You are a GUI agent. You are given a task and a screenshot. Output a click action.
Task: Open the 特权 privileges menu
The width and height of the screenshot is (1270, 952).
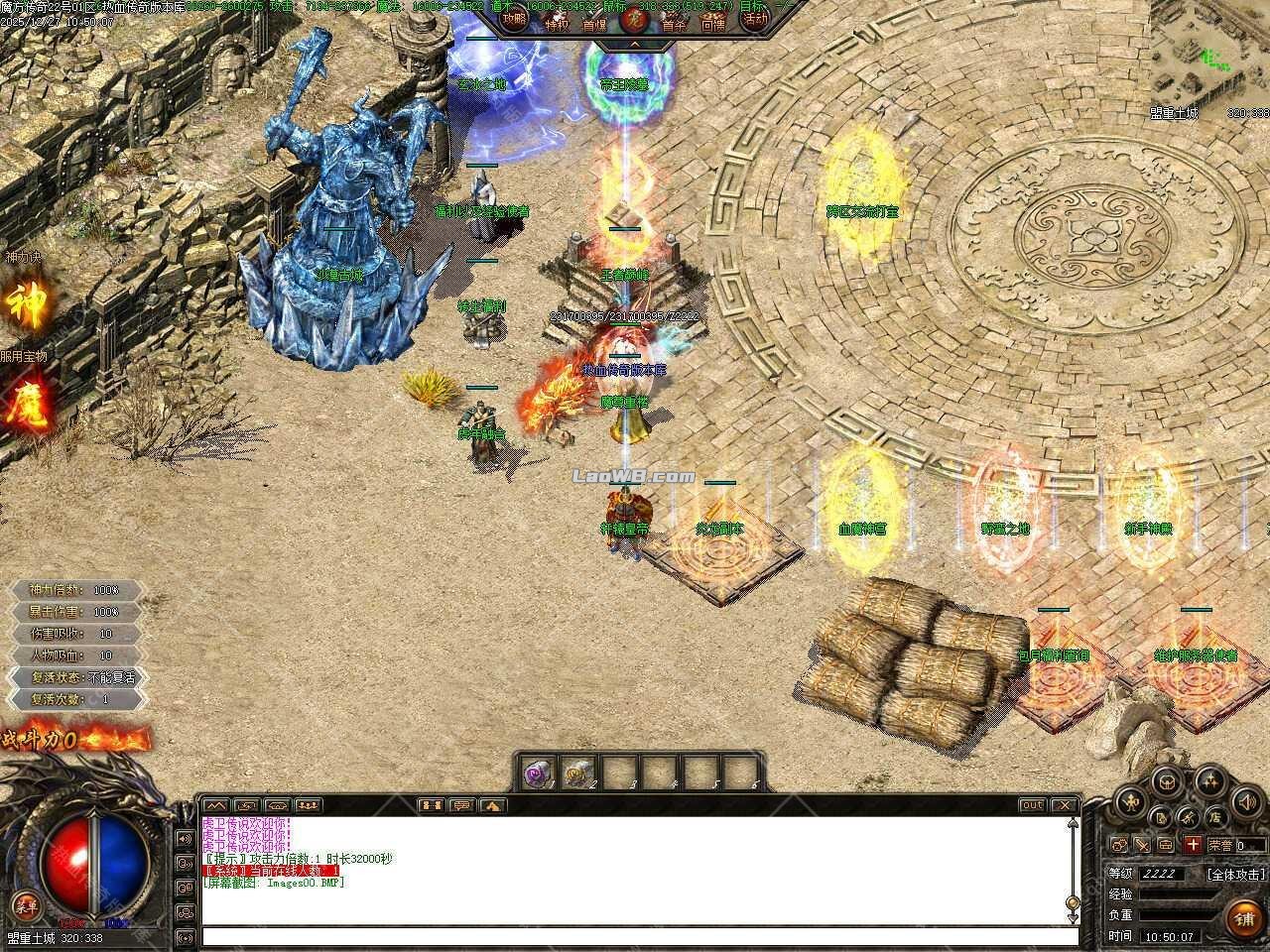pos(558,22)
